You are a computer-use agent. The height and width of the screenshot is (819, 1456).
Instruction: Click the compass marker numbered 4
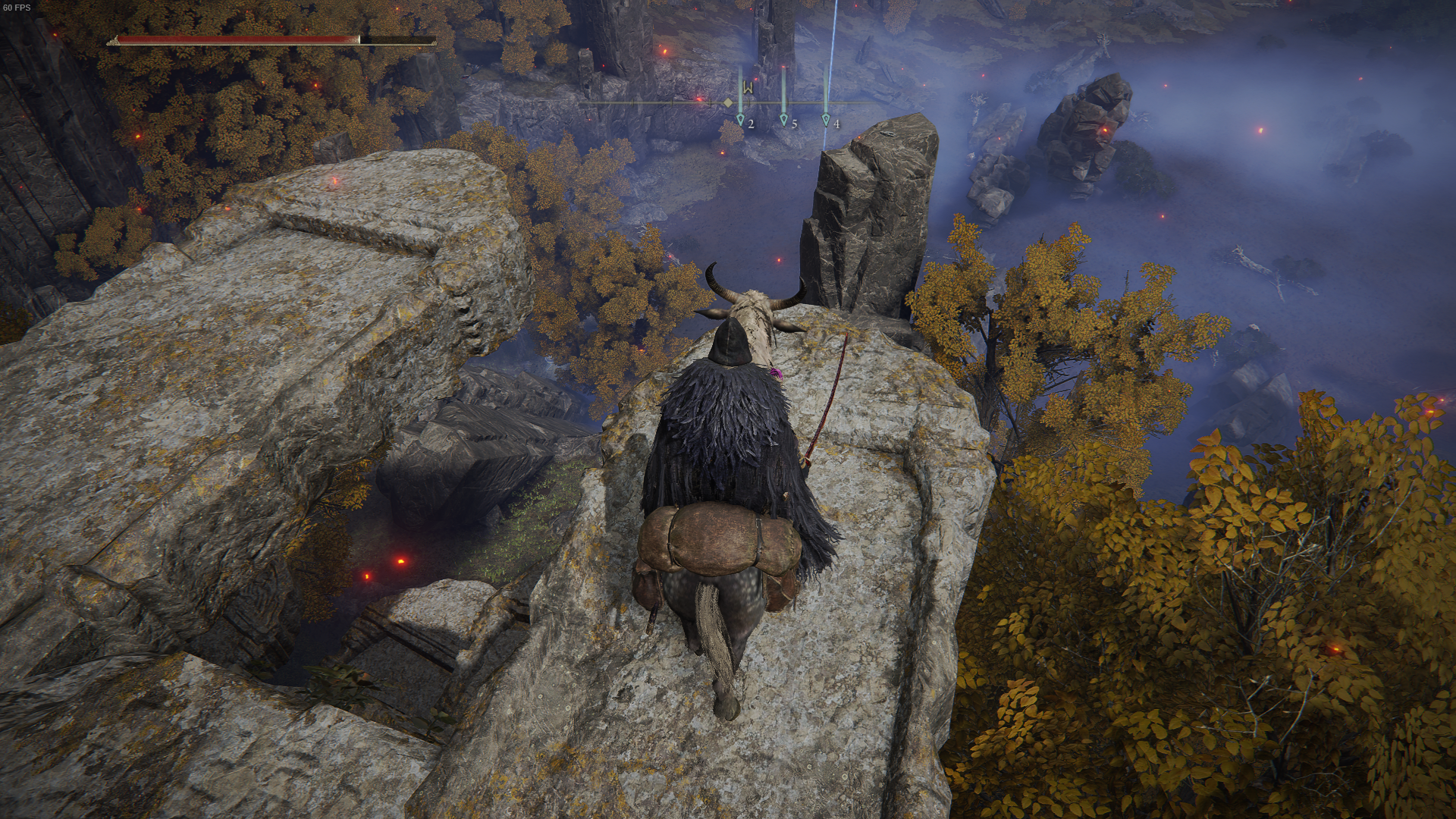(826, 120)
